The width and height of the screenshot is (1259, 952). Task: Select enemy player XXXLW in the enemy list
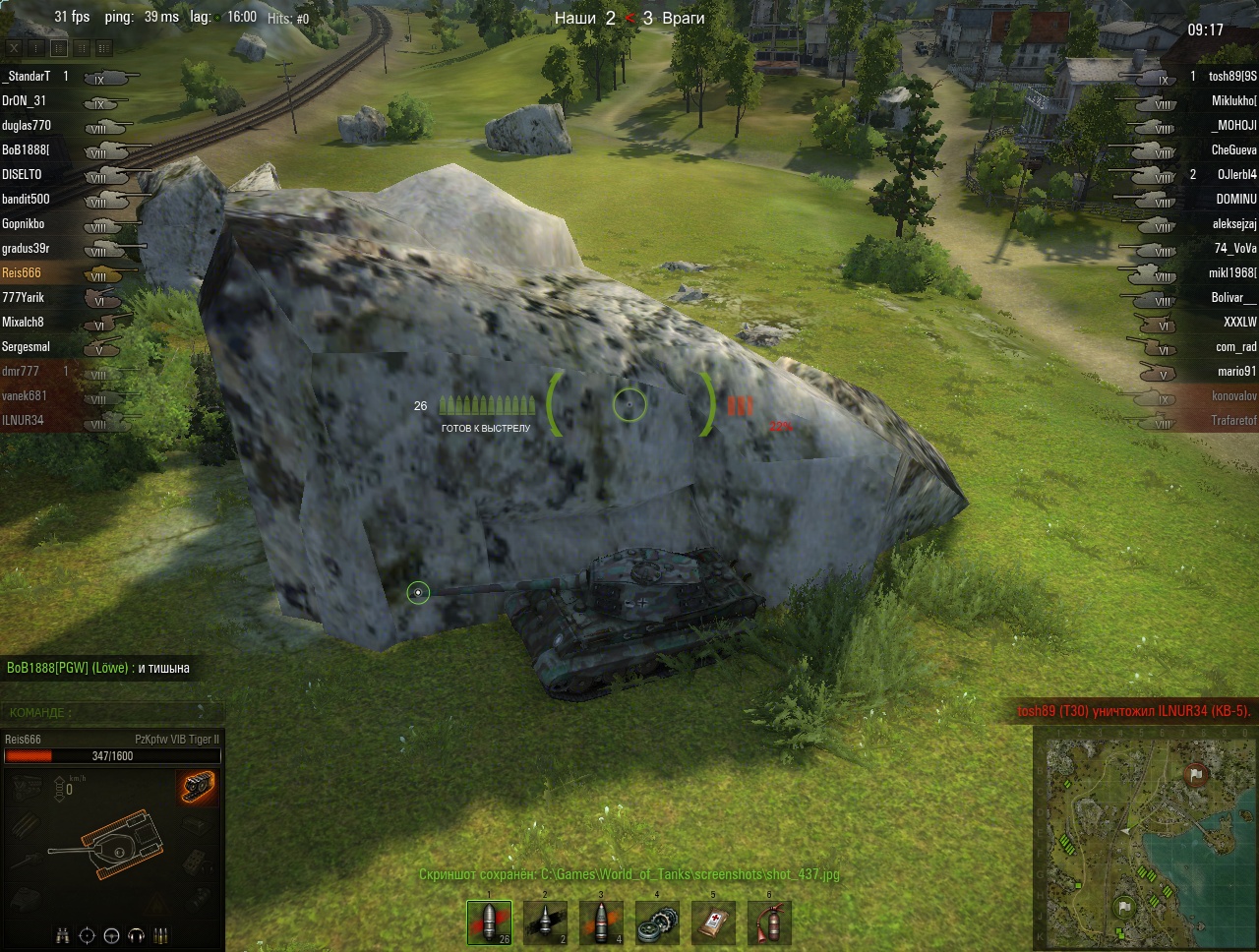tap(1239, 322)
